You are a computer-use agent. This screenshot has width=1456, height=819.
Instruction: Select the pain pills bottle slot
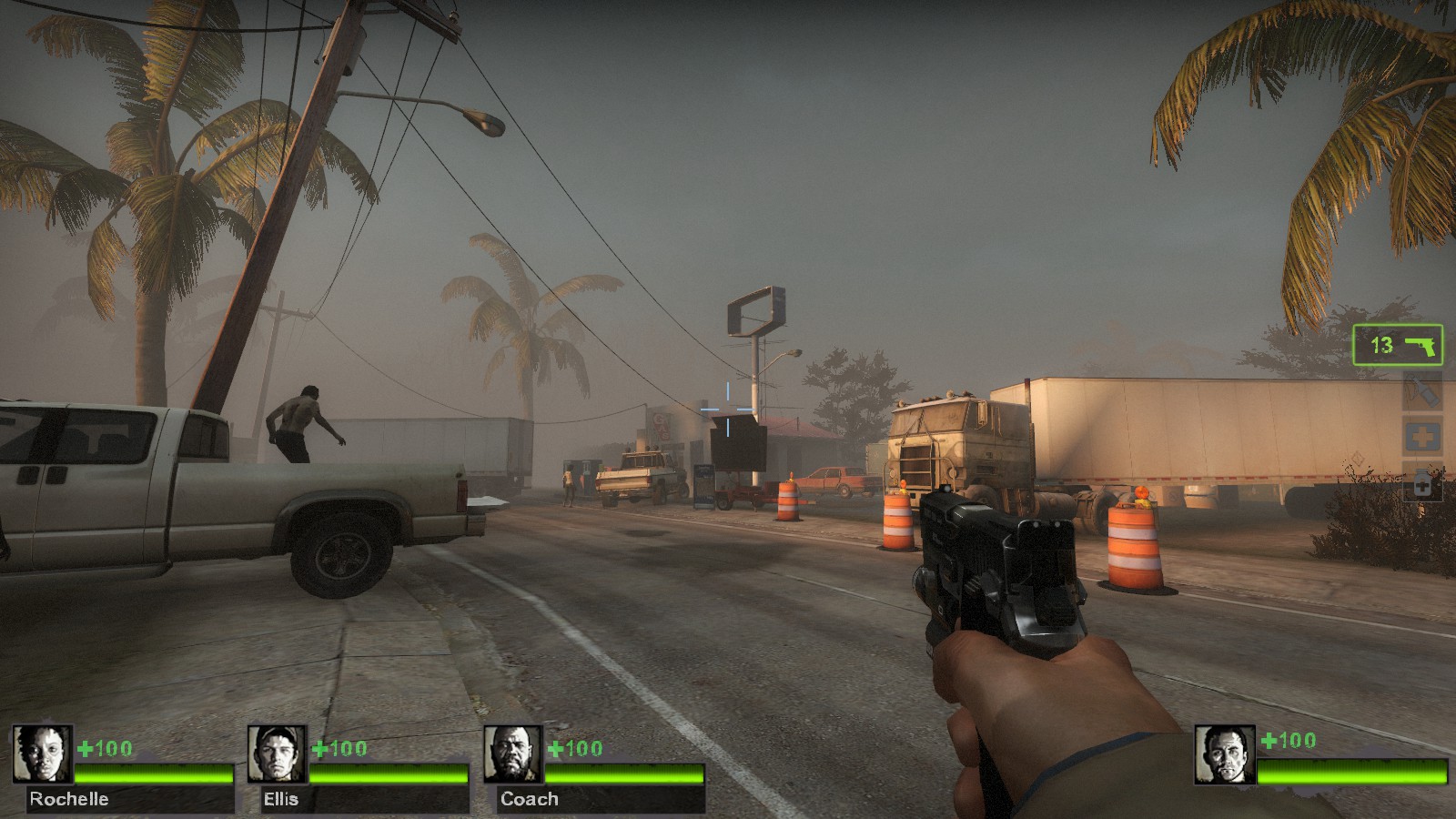point(1422,482)
